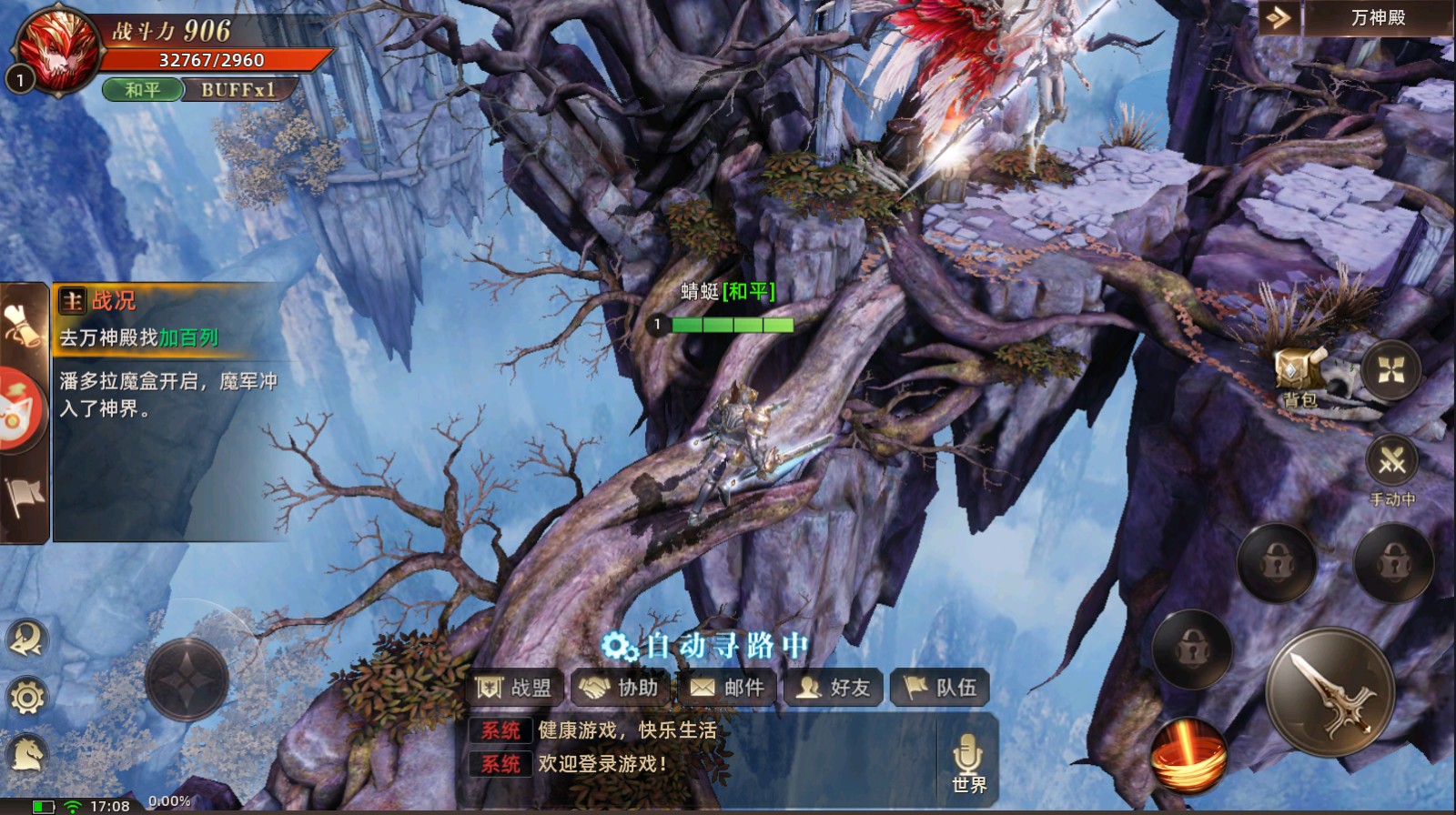
Task: Open the 背包 backpack
Action: tap(1299, 375)
